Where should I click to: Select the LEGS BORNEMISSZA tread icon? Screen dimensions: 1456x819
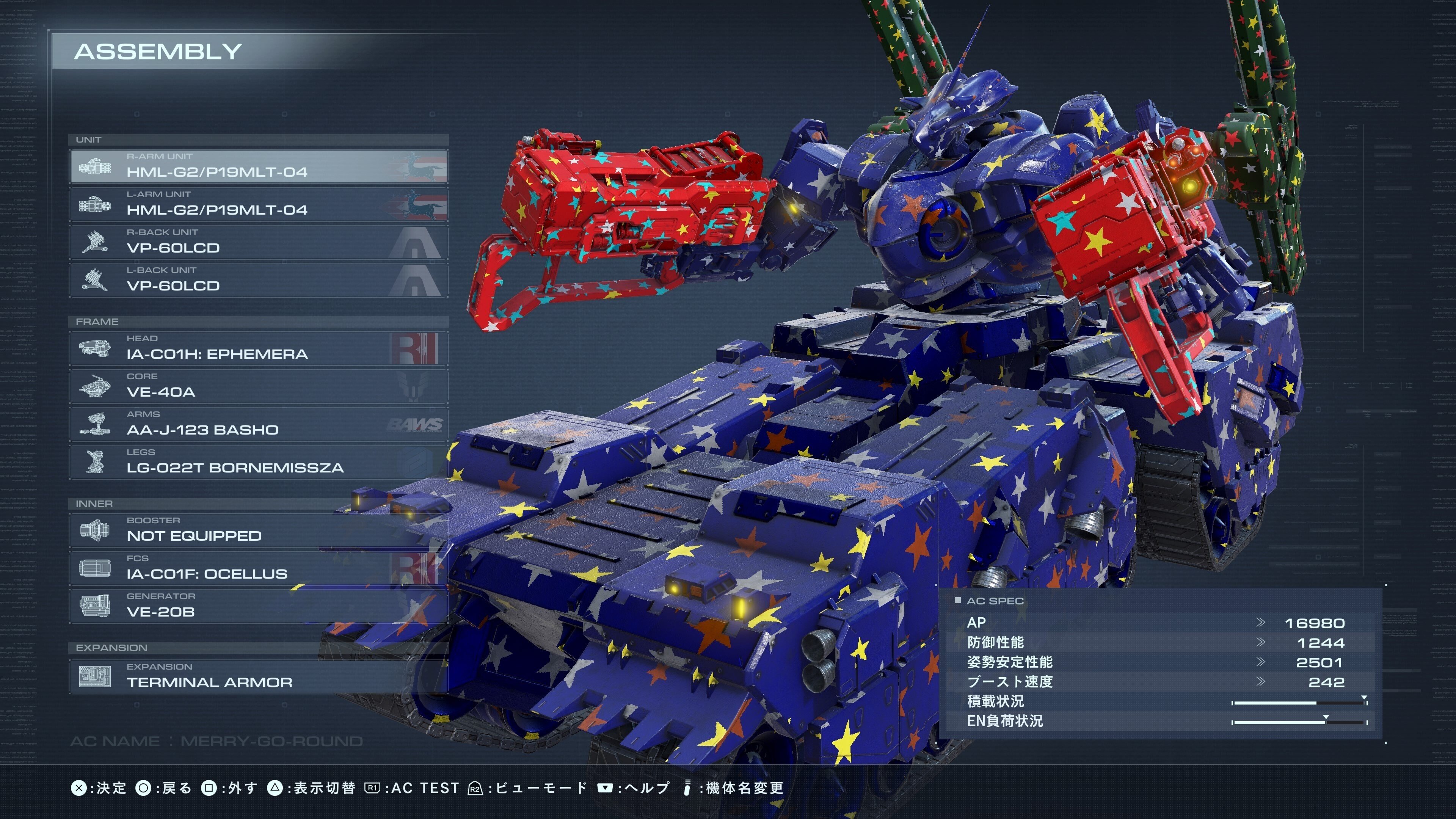pyautogui.click(x=95, y=462)
